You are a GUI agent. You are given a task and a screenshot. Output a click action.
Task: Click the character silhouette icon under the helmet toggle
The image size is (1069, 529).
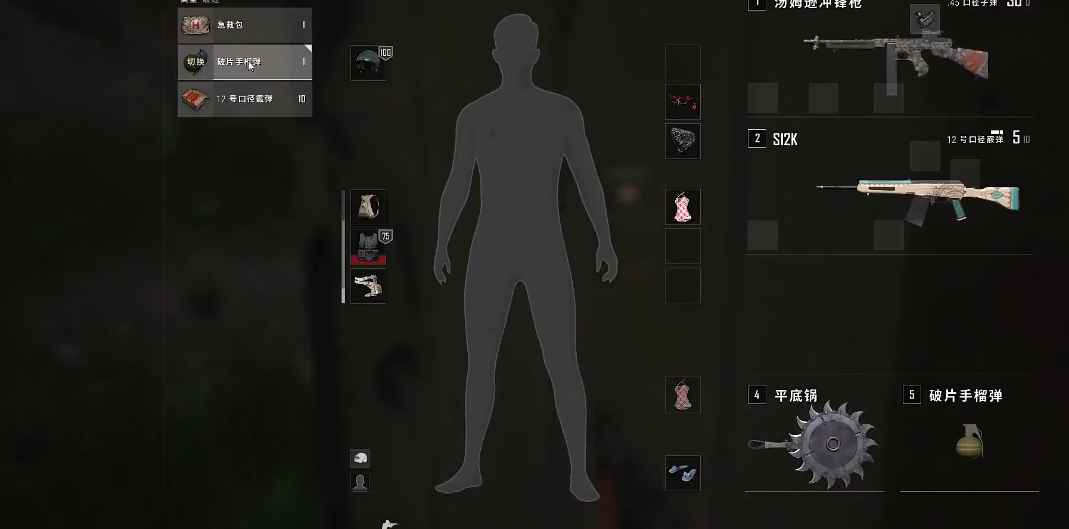(x=360, y=482)
